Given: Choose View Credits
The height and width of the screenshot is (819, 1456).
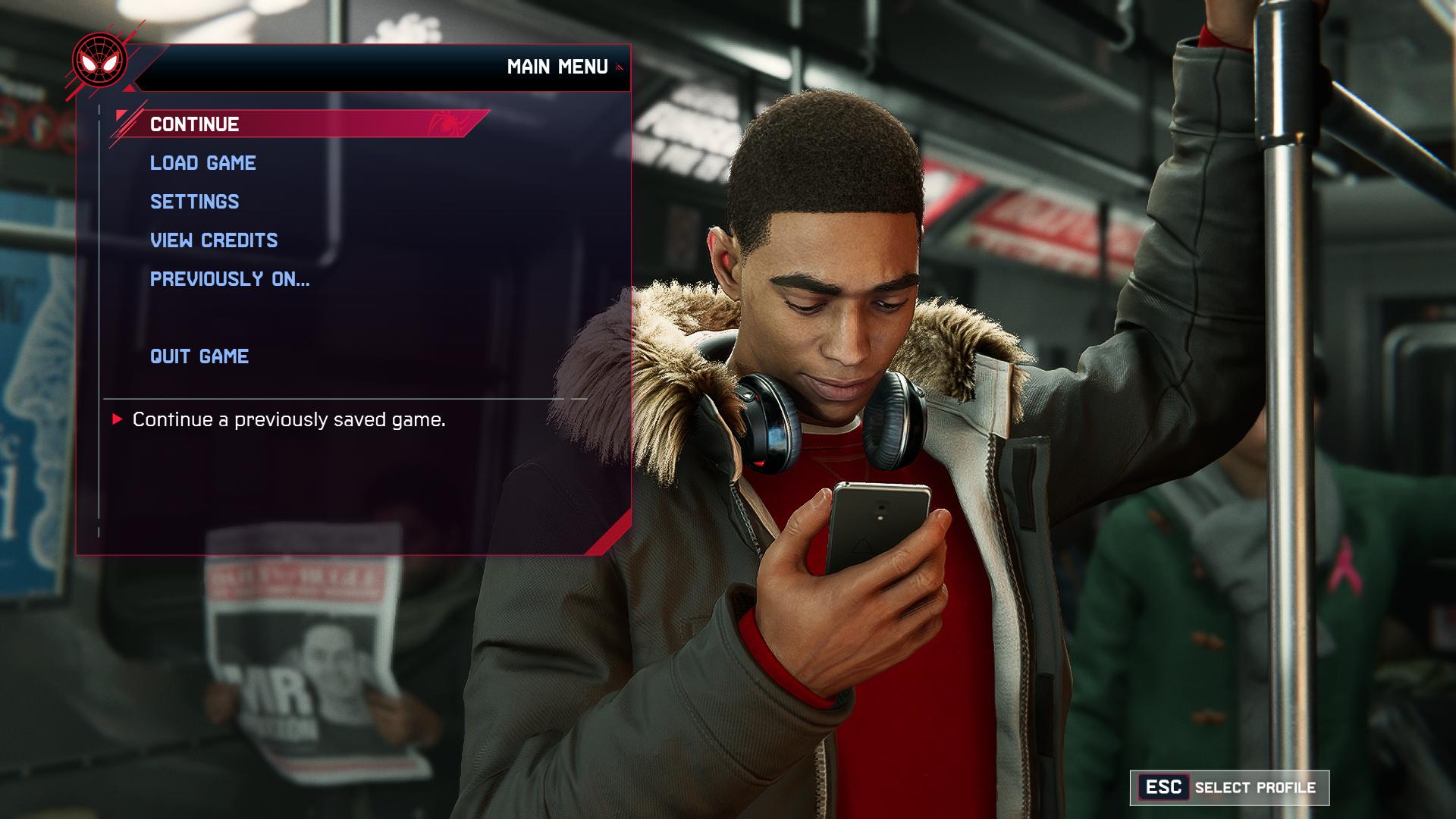Looking at the screenshot, I should click(214, 240).
